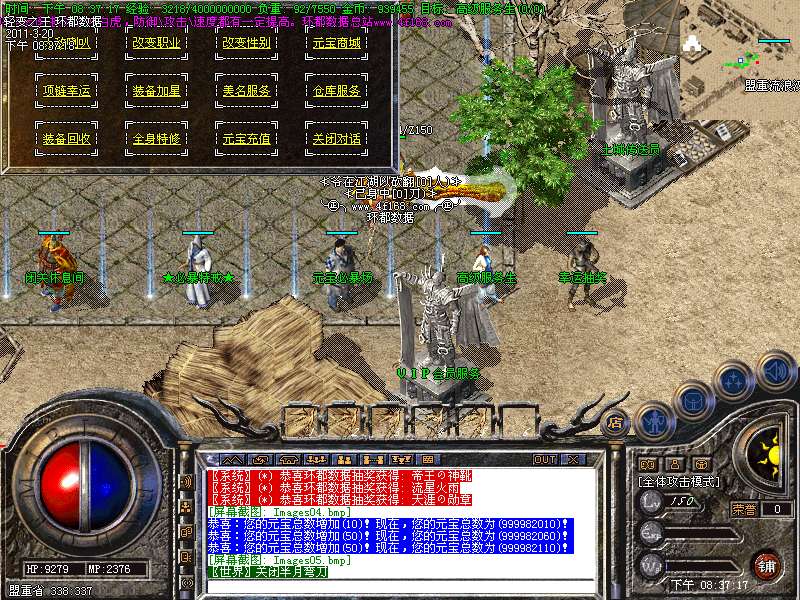
Task: Choose the 改变职业 (change class) option
Action: click(x=156, y=42)
